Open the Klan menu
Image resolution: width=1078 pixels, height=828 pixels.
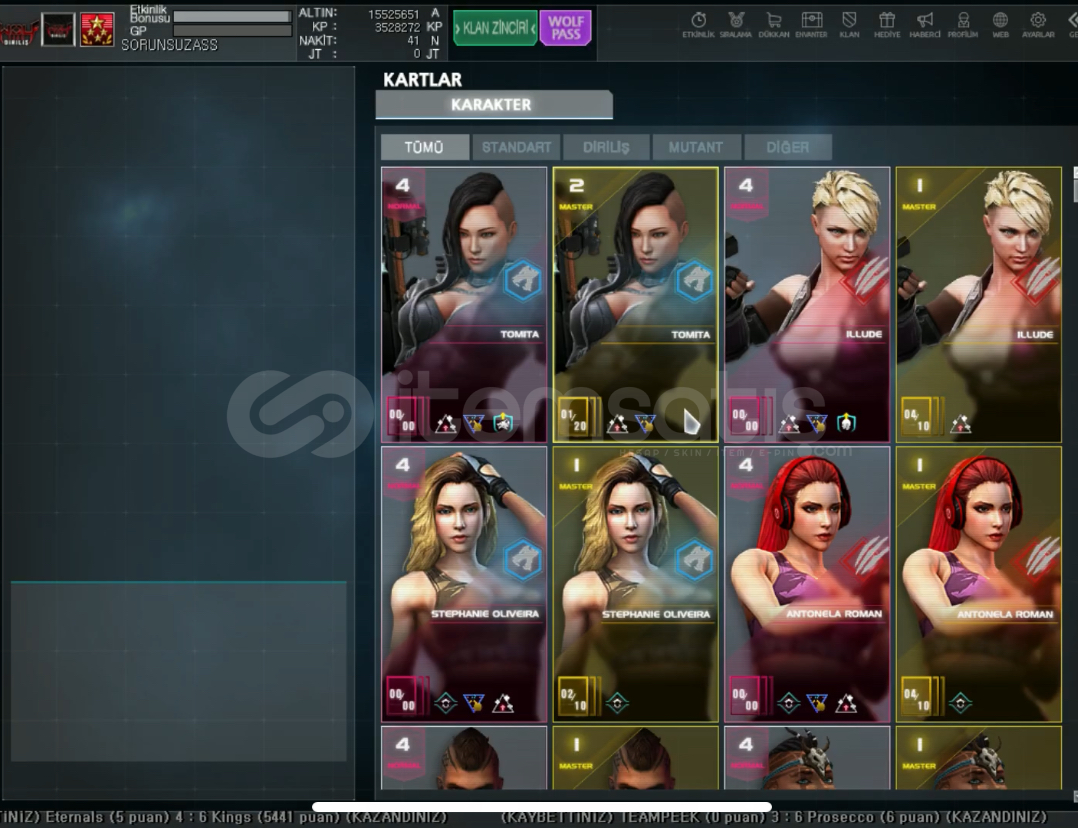[x=849, y=24]
